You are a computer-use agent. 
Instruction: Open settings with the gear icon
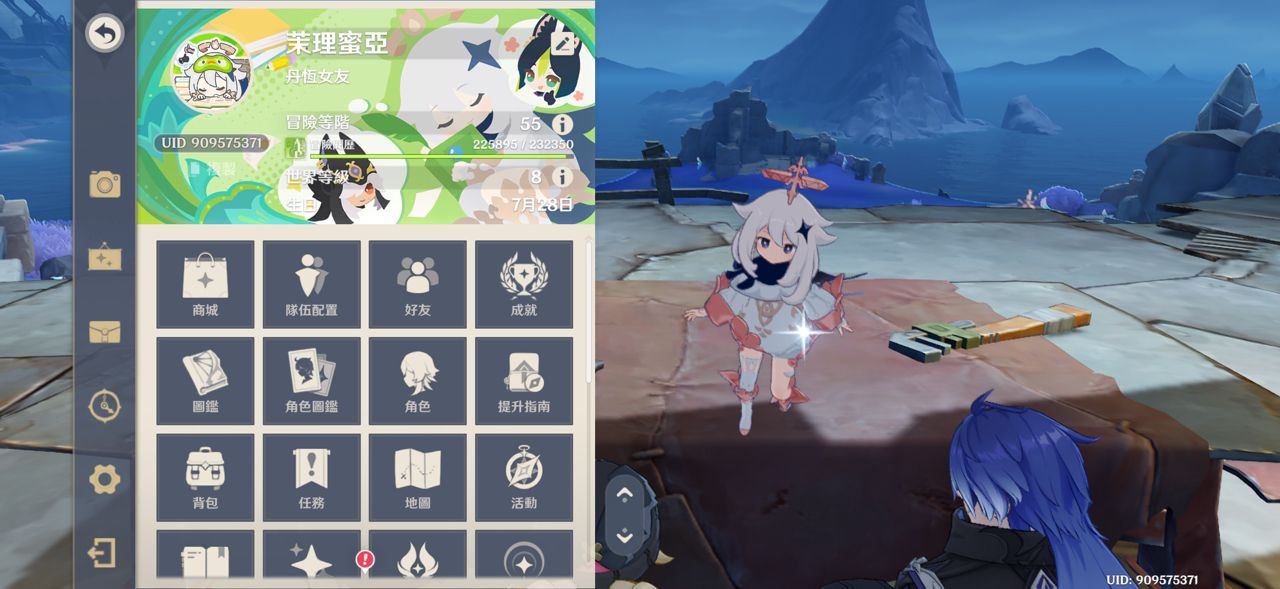pos(104,479)
